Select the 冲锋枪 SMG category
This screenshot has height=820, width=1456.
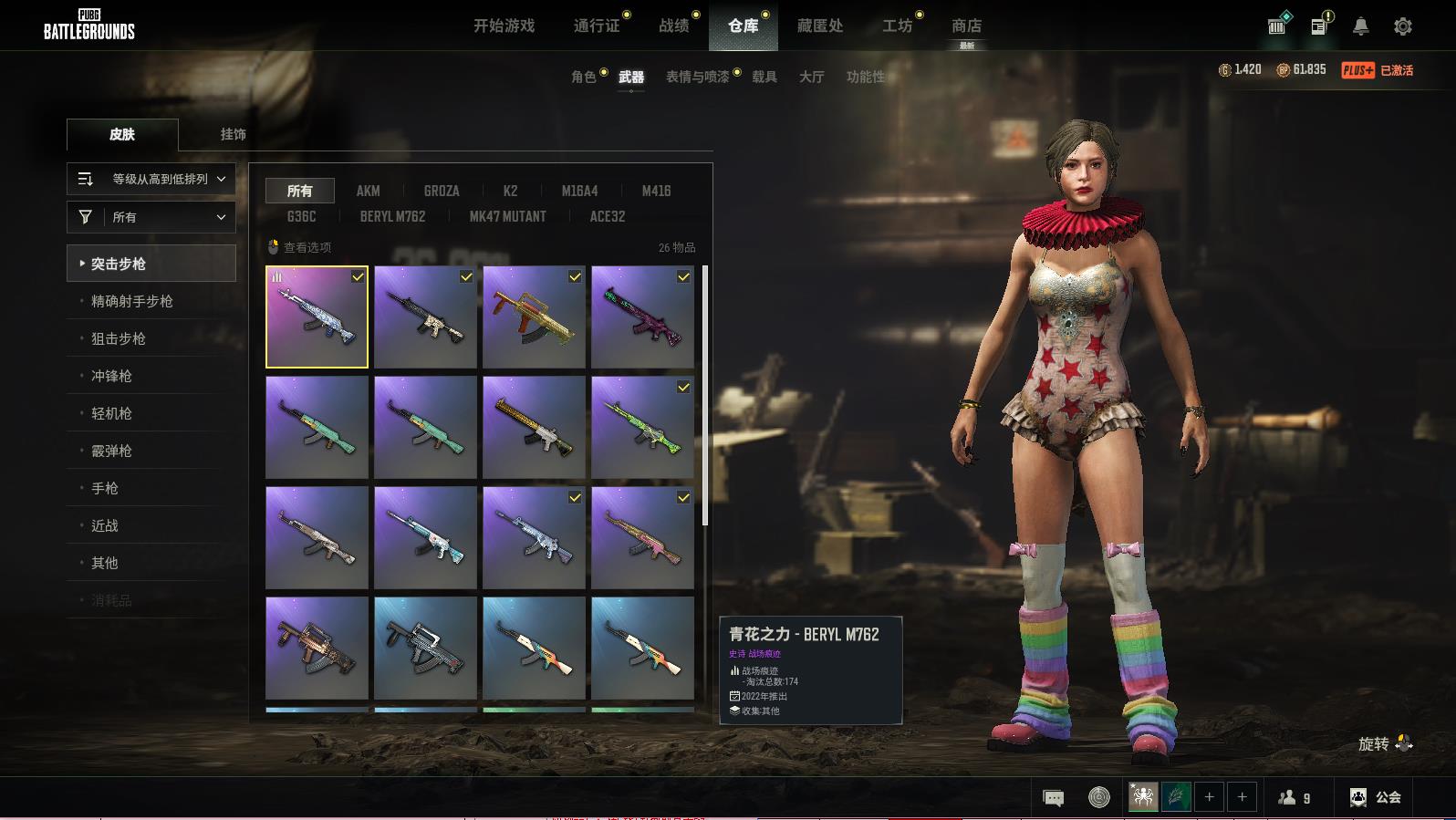click(x=111, y=376)
